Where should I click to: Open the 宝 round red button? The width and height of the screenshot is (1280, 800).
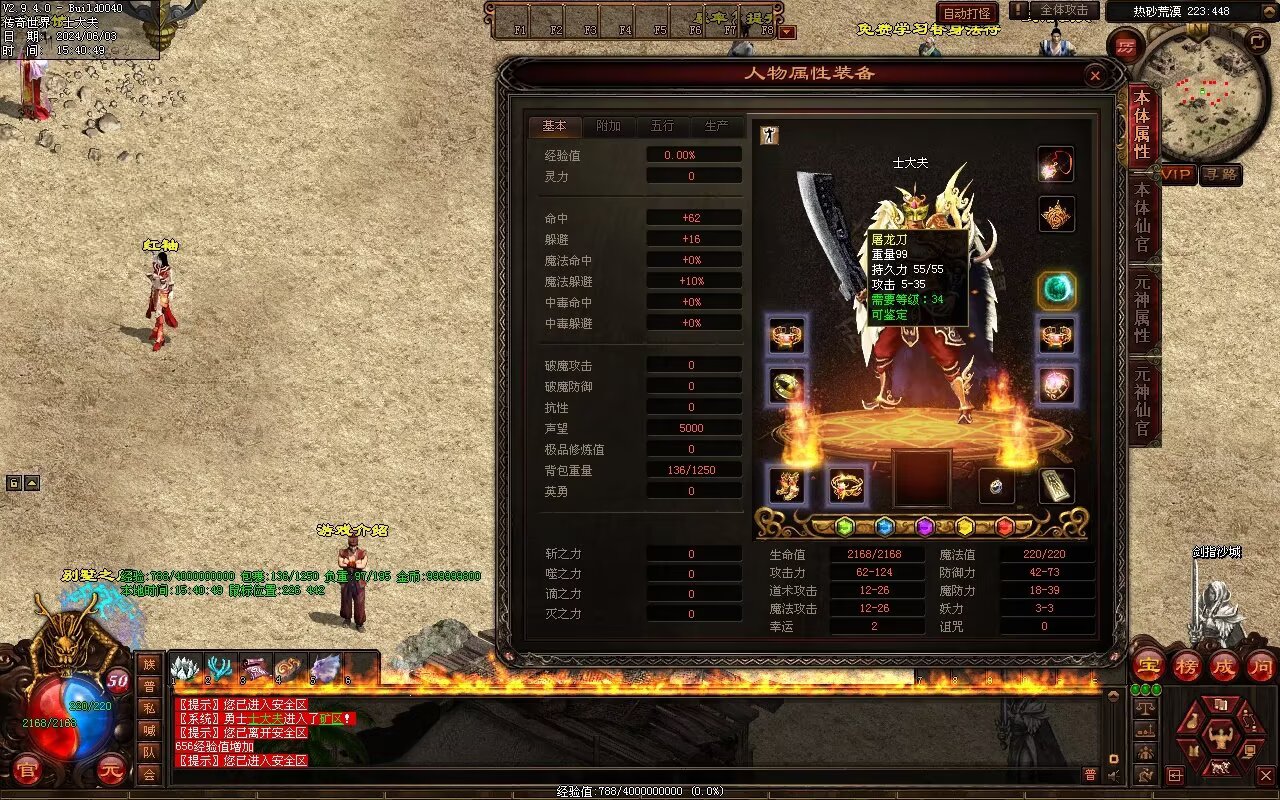(x=1148, y=666)
